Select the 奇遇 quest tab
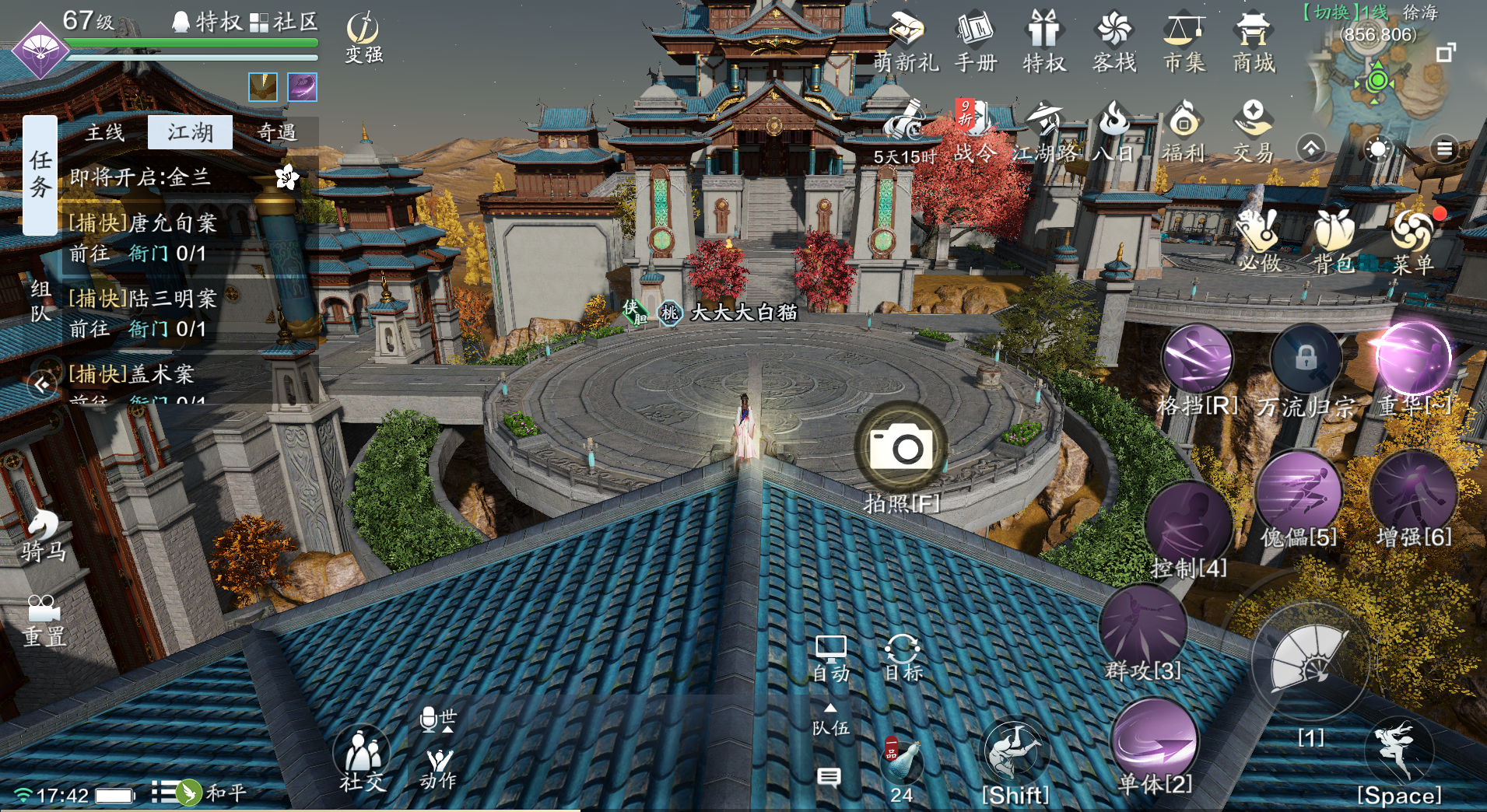The image size is (1487, 812). [276, 133]
